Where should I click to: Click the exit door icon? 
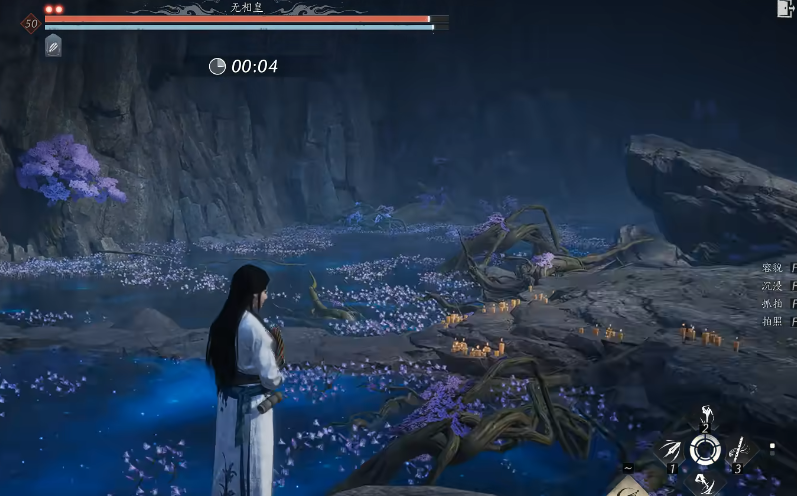[785, 9]
